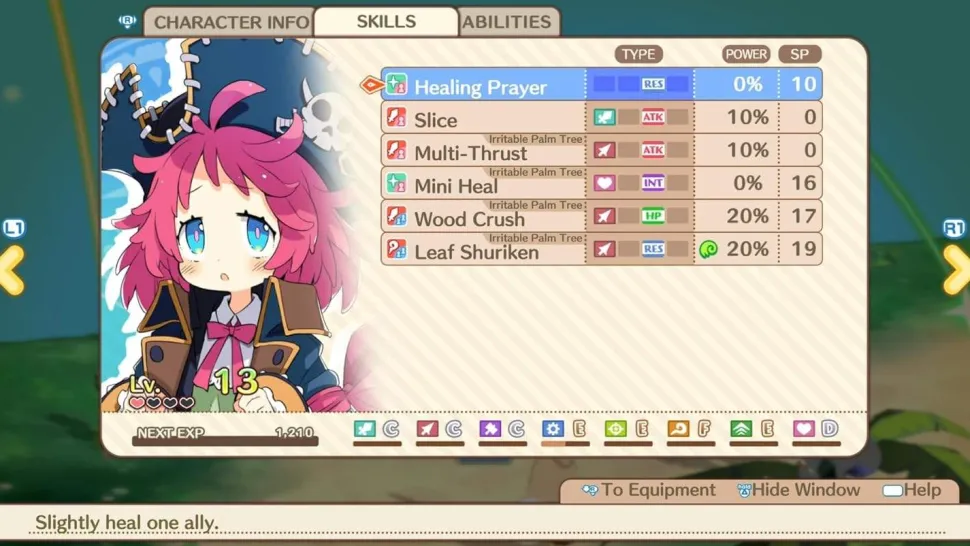Select the Skills tab
The image size is (970, 546).
[386, 22]
